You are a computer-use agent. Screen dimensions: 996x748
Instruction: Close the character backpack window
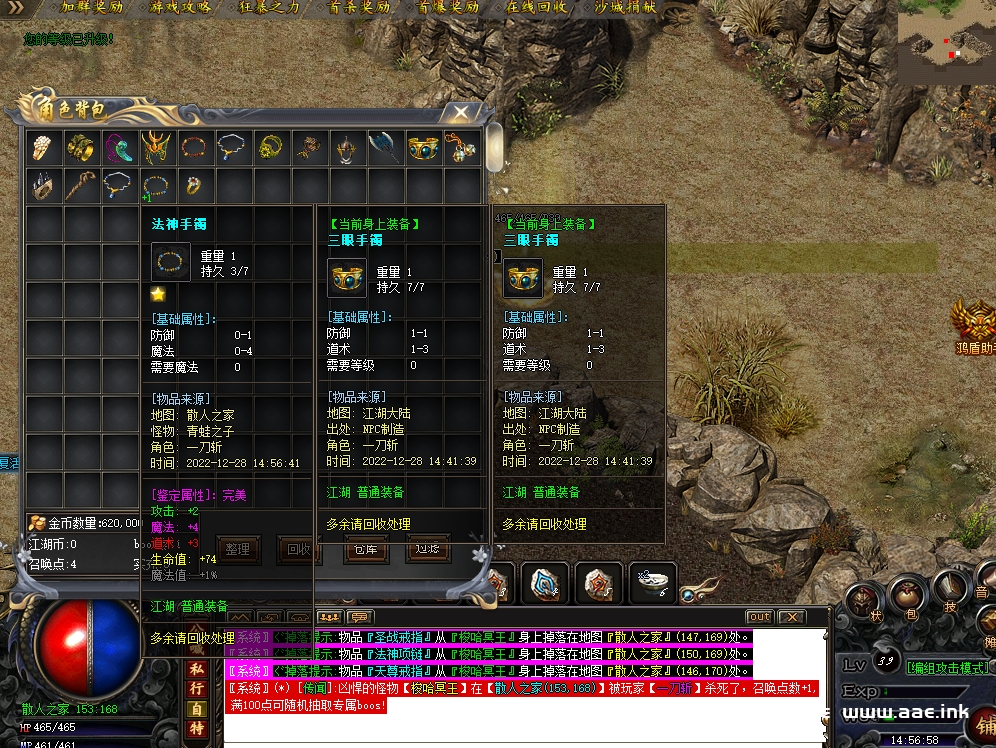(460, 112)
